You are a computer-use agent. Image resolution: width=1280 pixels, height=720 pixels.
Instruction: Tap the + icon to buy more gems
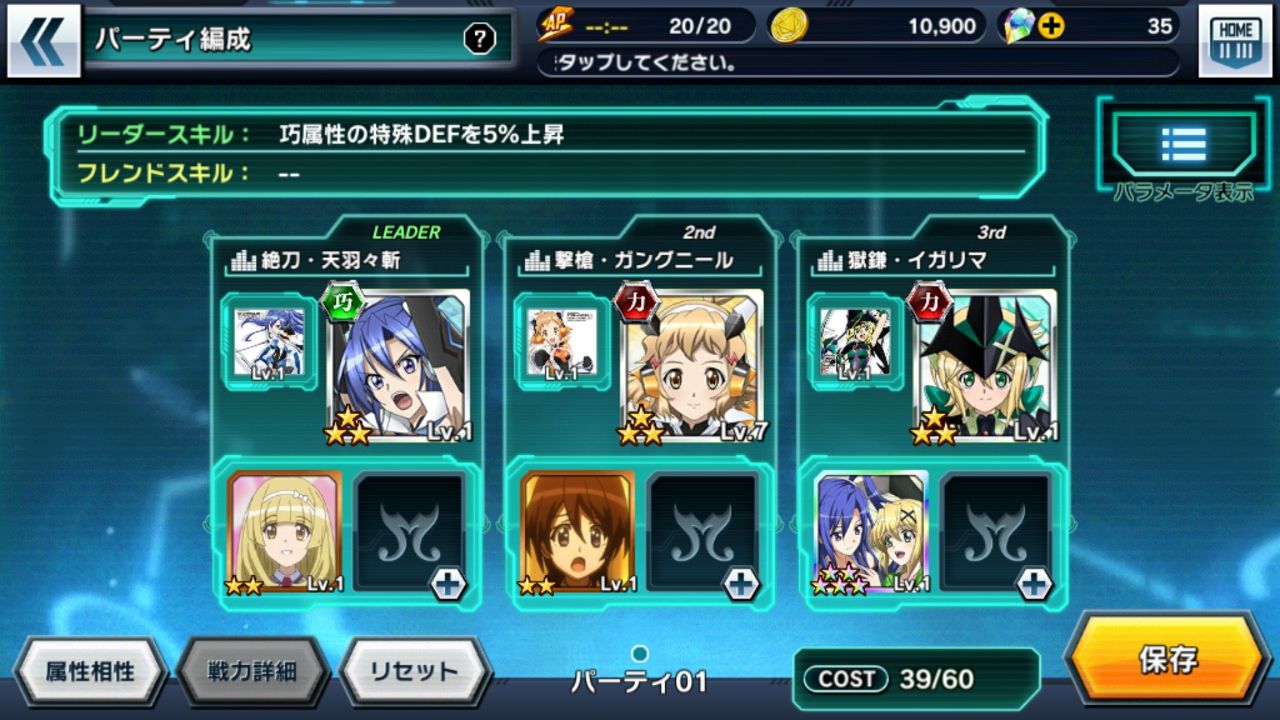pyautogui.click(x=1049, y=27)
